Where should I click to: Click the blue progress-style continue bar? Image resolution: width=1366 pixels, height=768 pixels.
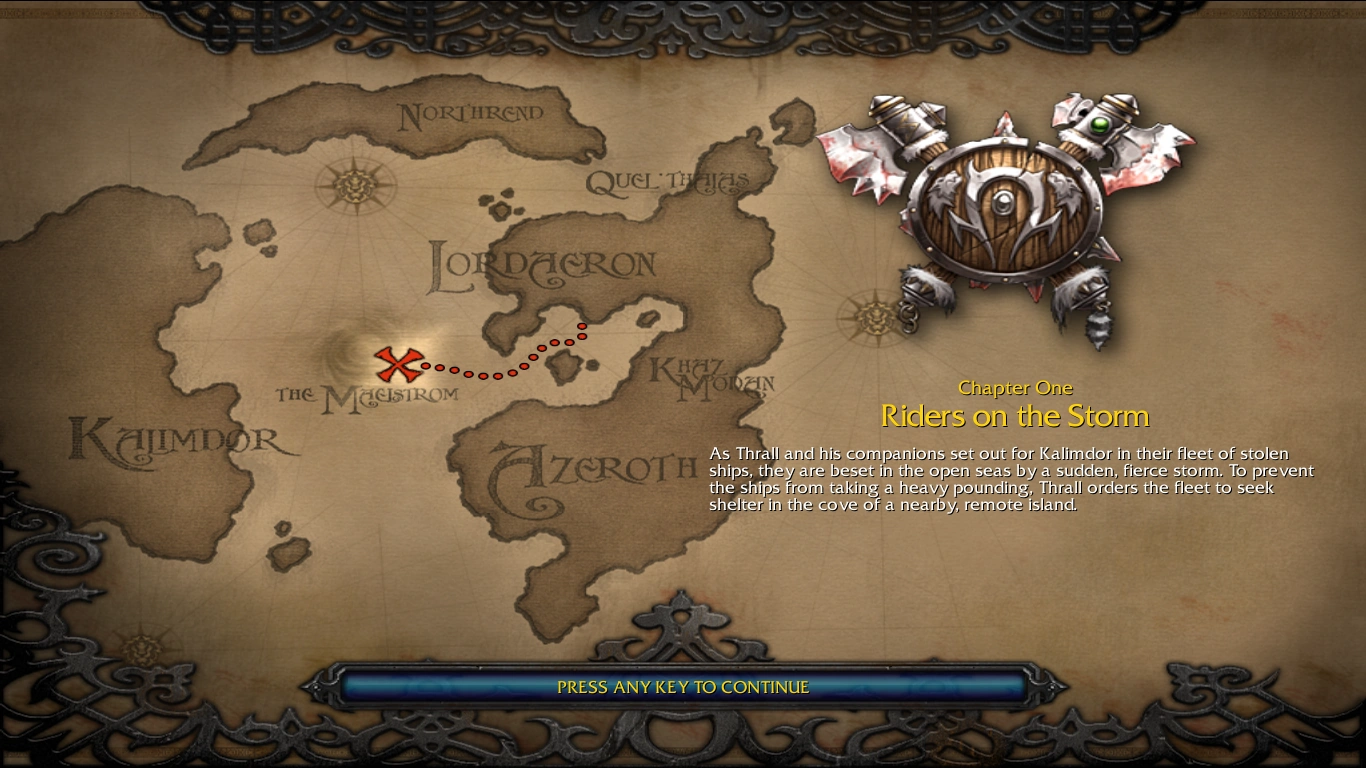(x=683, y=687)
